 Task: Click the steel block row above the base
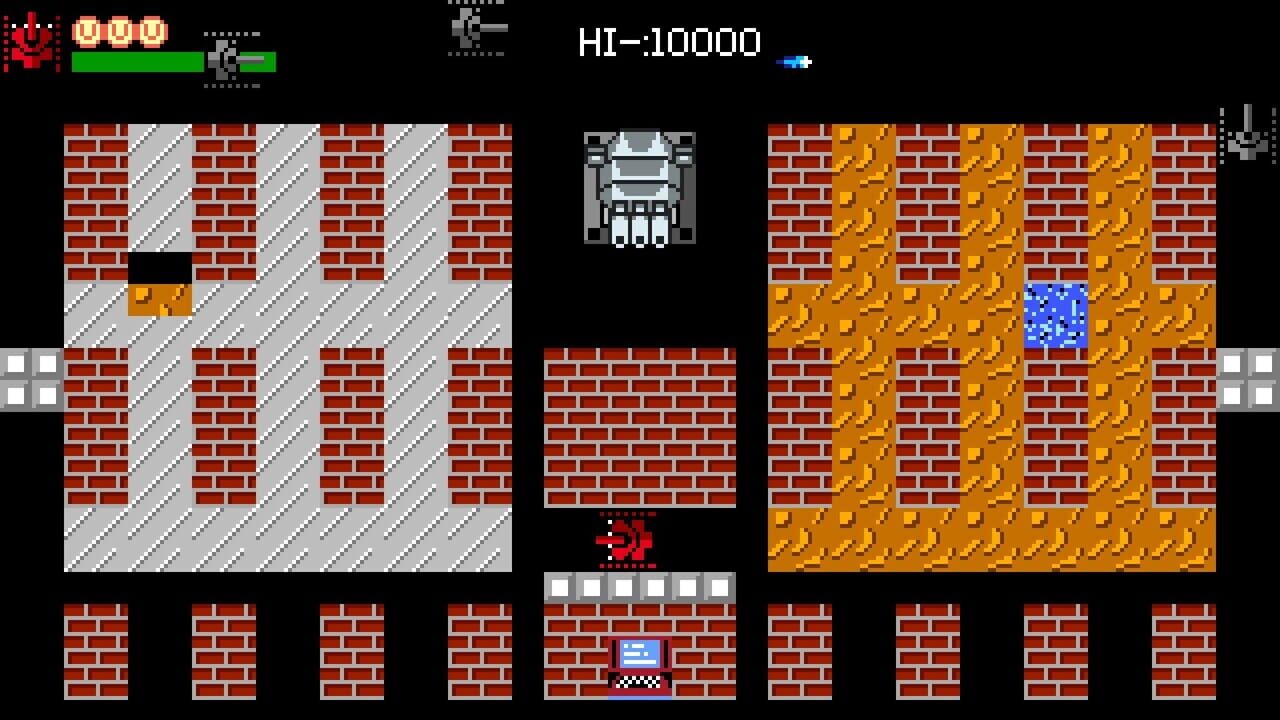[x=638, y=585]
